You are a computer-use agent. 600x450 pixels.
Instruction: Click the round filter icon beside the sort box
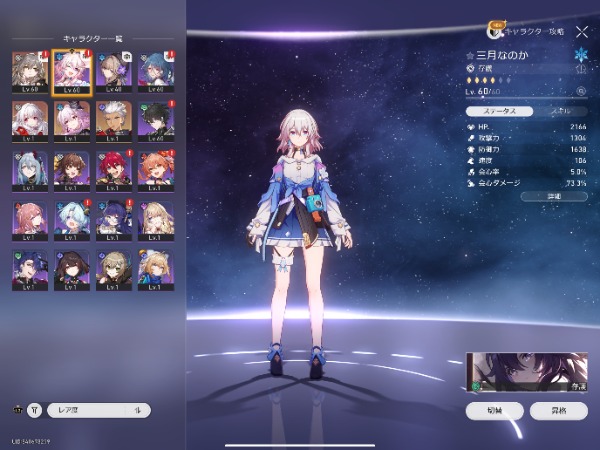coord(34,409)
